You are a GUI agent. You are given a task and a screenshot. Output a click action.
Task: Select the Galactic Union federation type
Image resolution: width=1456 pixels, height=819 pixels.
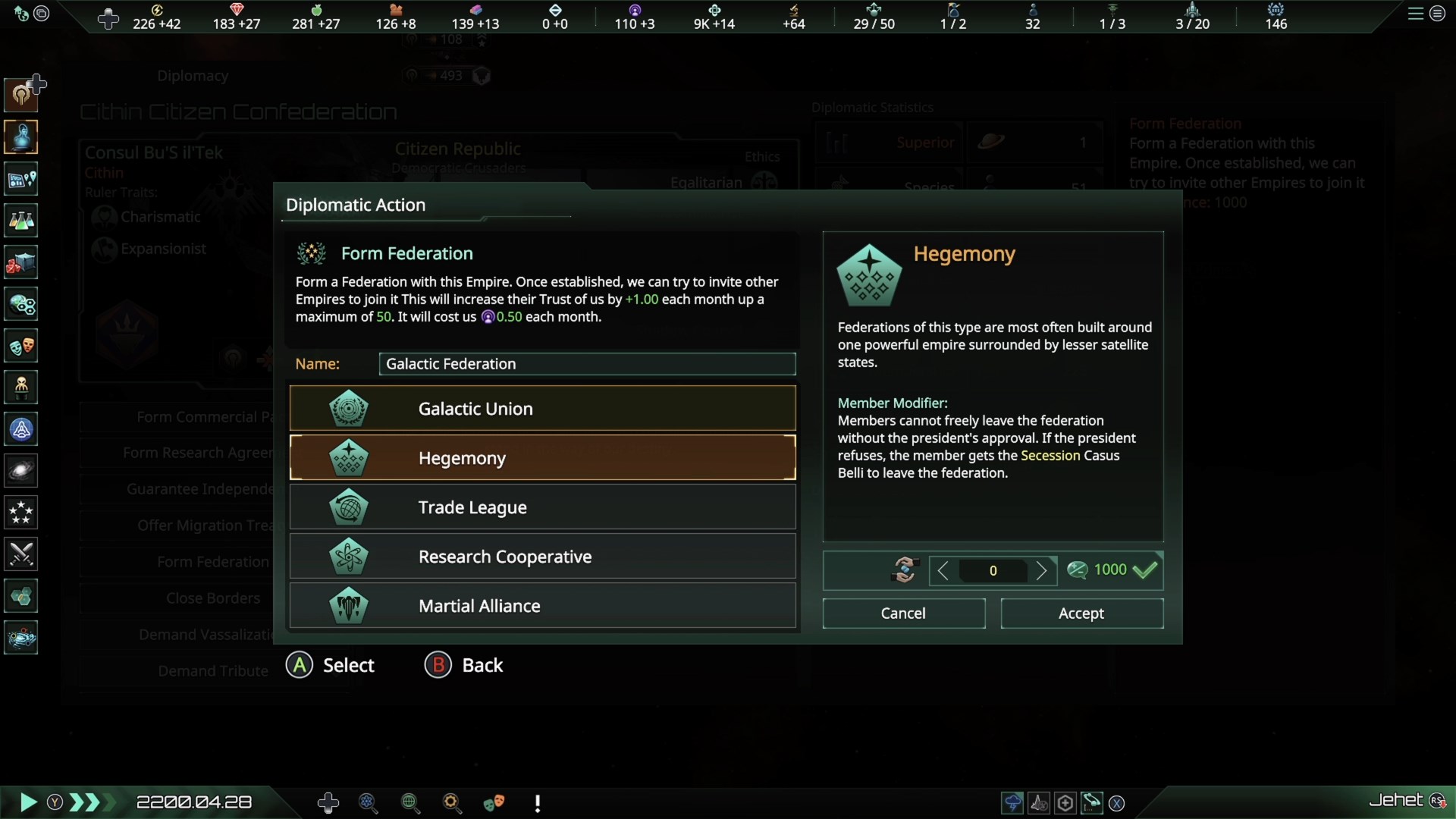pyautogui.click(x=541, y=408)
